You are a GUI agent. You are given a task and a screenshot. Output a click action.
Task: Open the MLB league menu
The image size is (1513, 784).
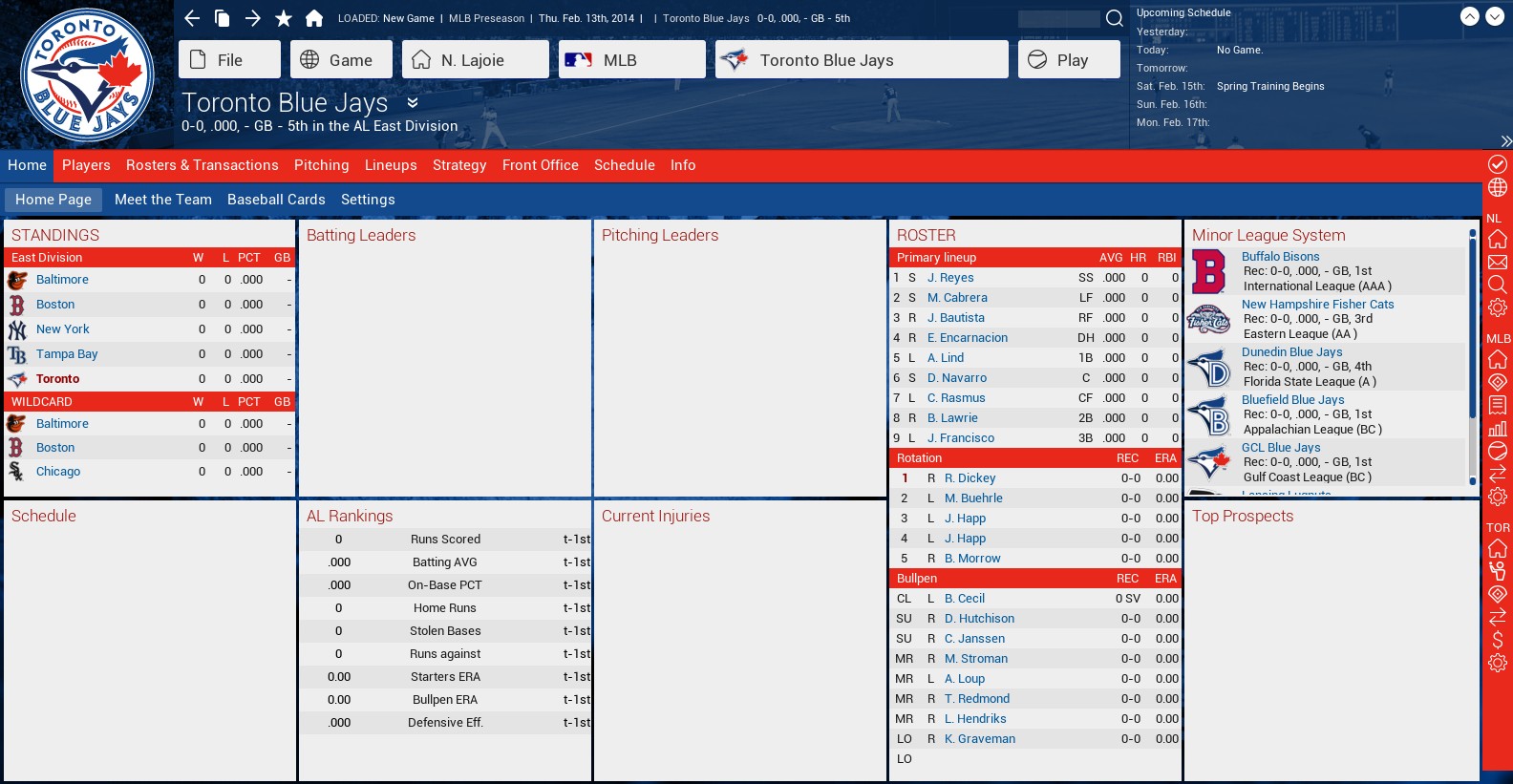[631, 60]
